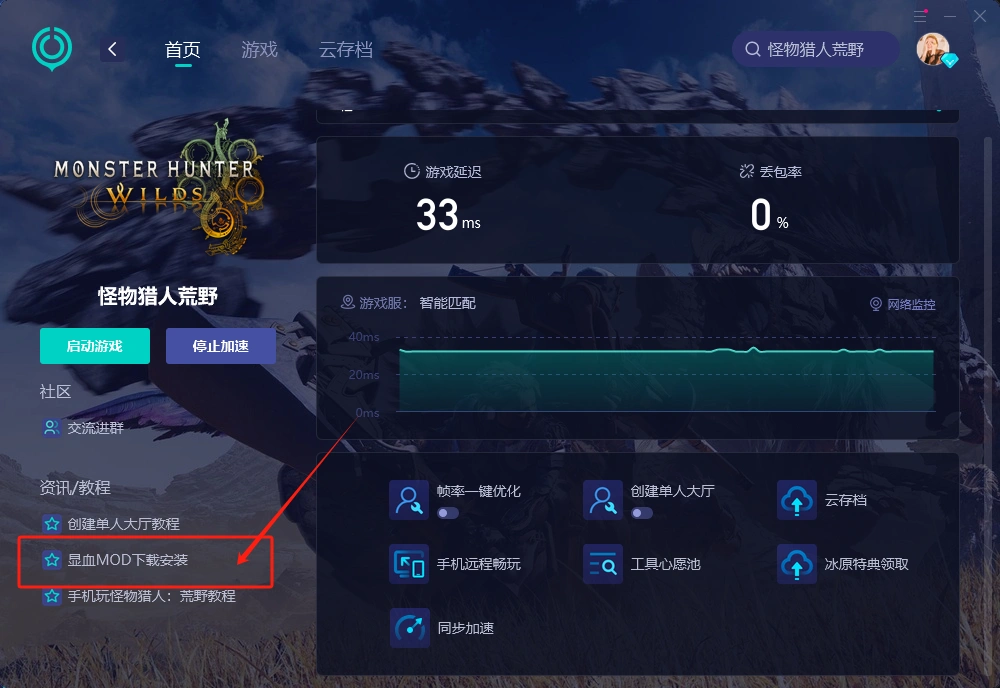The width and height of the screenshot is (1000, 688).
Task: Open the user profile avatar
Action: click(x=933, y=49)
